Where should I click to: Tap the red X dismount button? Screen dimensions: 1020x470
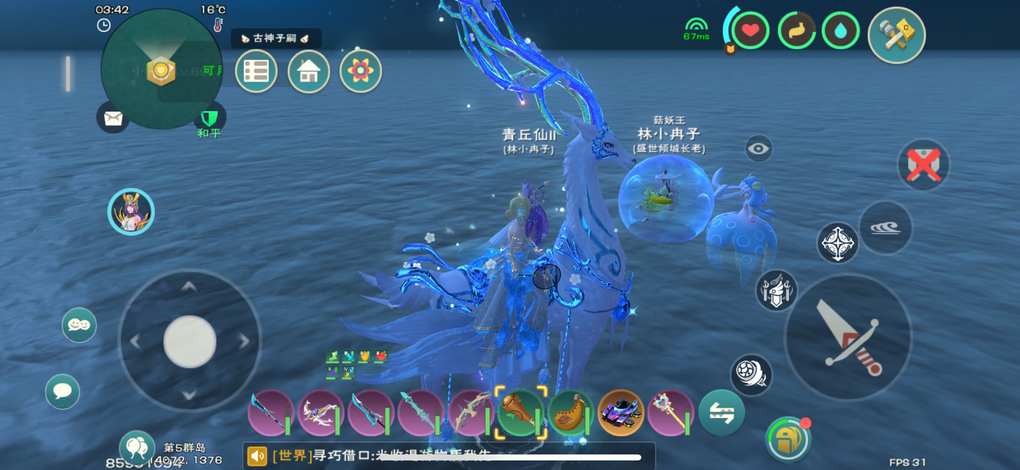click(x=923, y=164)
